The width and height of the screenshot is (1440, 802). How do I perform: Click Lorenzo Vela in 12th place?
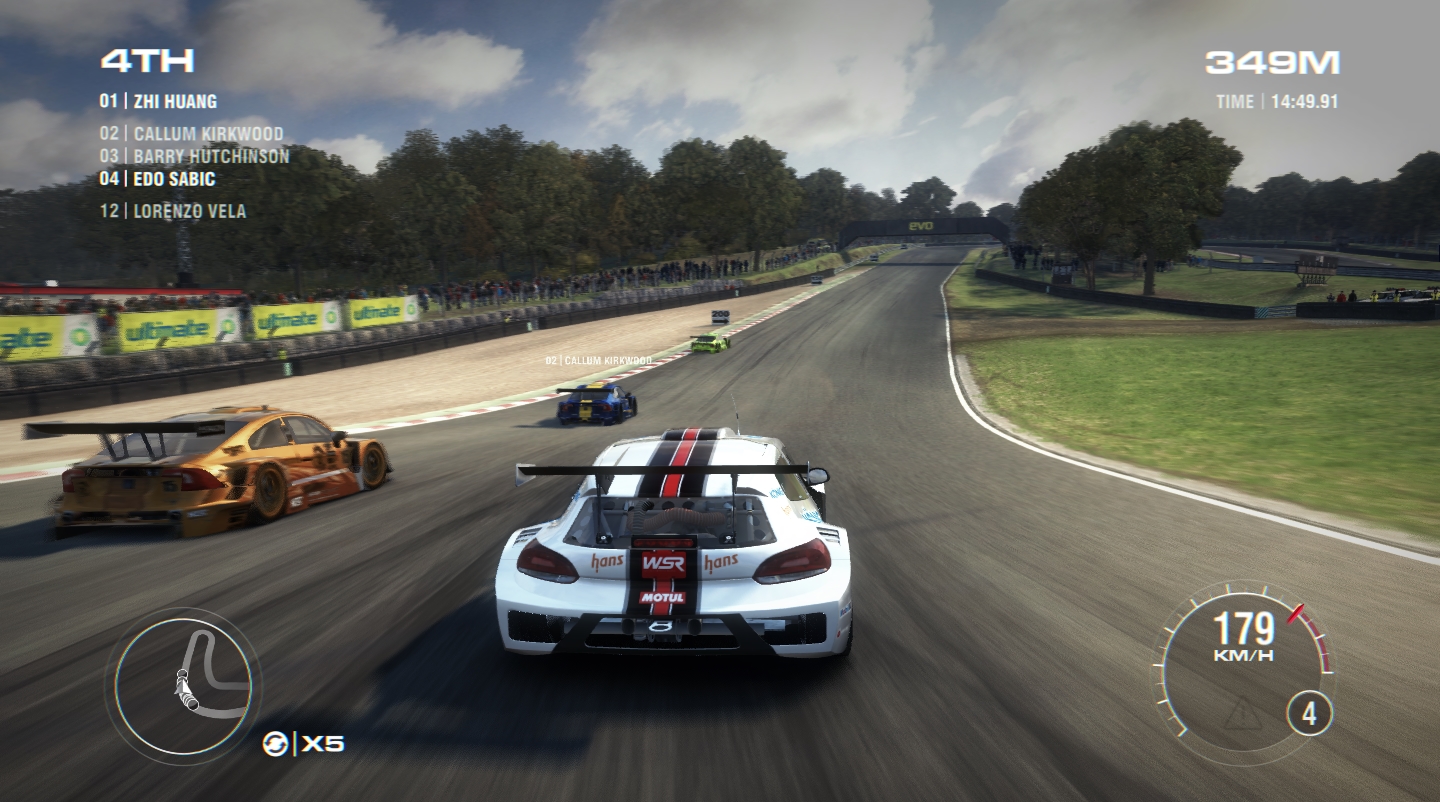pyautogui.click(x=172, y=211)
